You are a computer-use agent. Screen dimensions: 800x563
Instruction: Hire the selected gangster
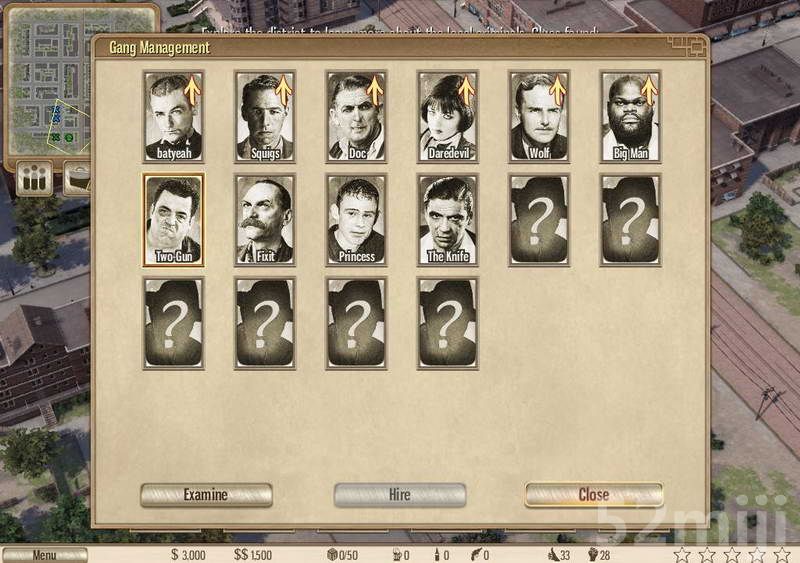399,495
